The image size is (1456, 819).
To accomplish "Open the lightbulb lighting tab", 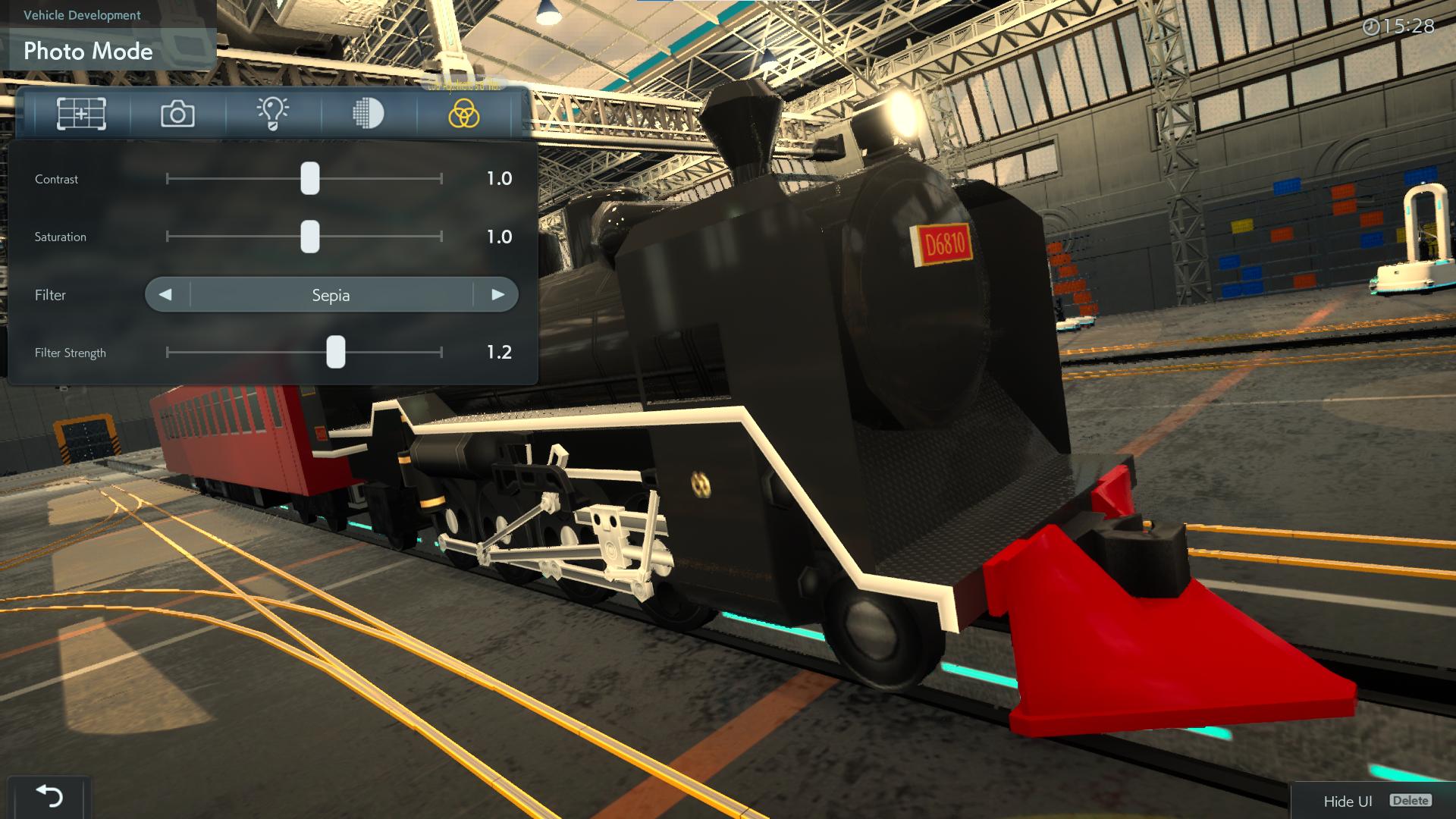I will tap(273, 114).
